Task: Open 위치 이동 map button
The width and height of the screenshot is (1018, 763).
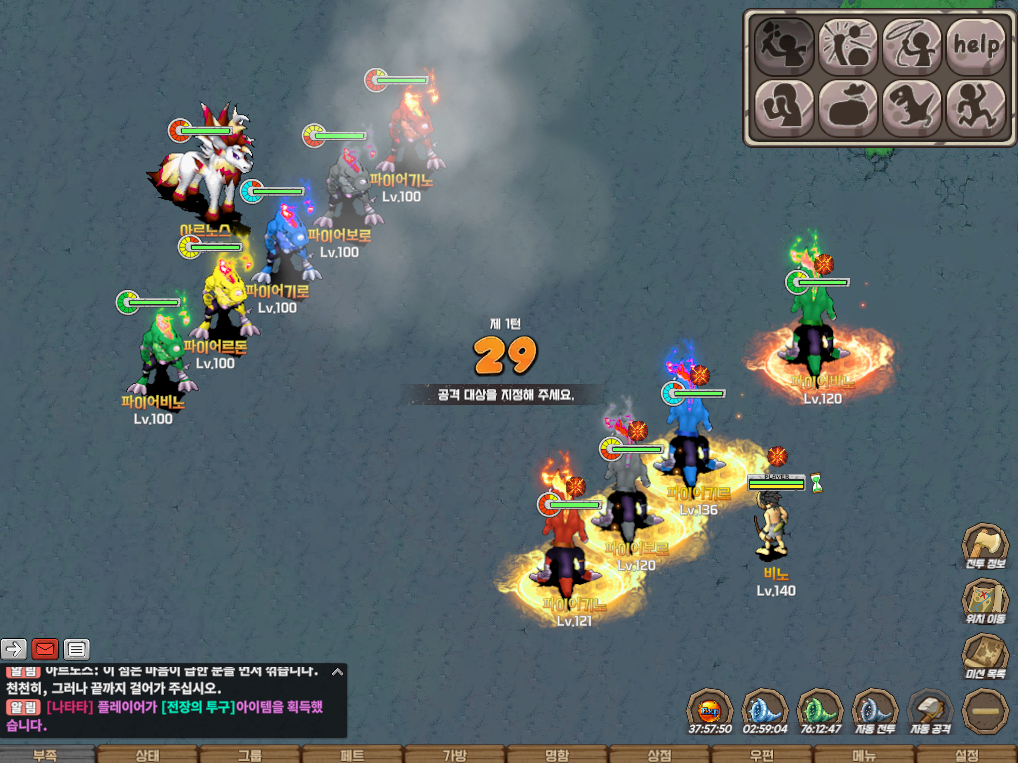Action: [x=985, y=602]
